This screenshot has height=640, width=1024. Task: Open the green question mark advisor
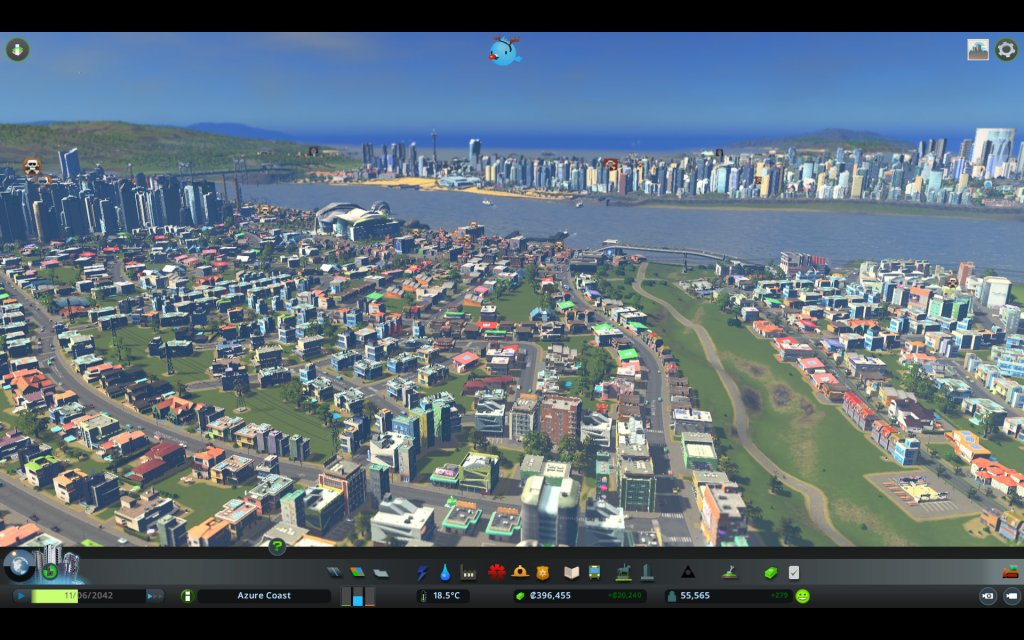277,547
